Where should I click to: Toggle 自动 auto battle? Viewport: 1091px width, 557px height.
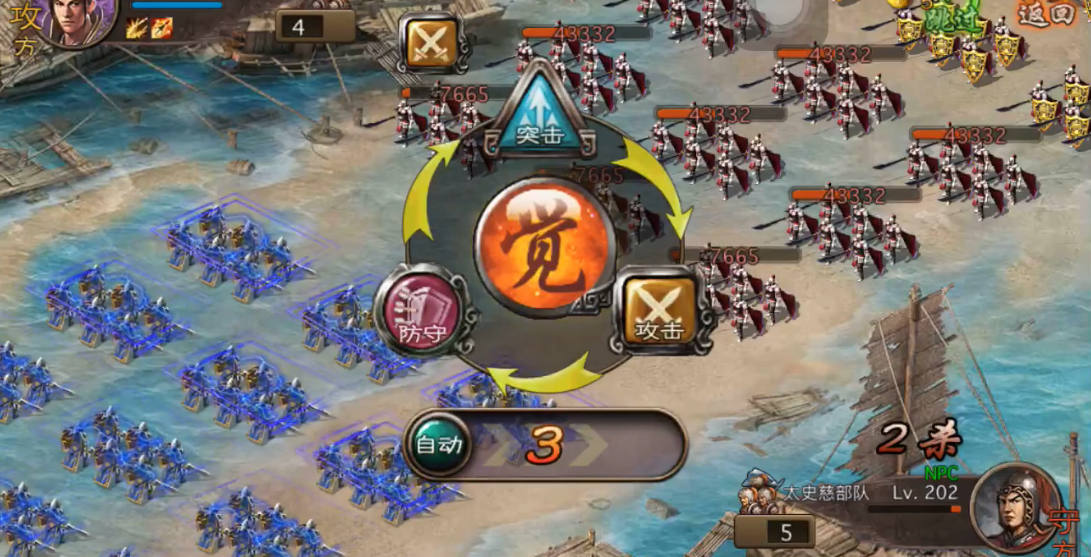440,444
